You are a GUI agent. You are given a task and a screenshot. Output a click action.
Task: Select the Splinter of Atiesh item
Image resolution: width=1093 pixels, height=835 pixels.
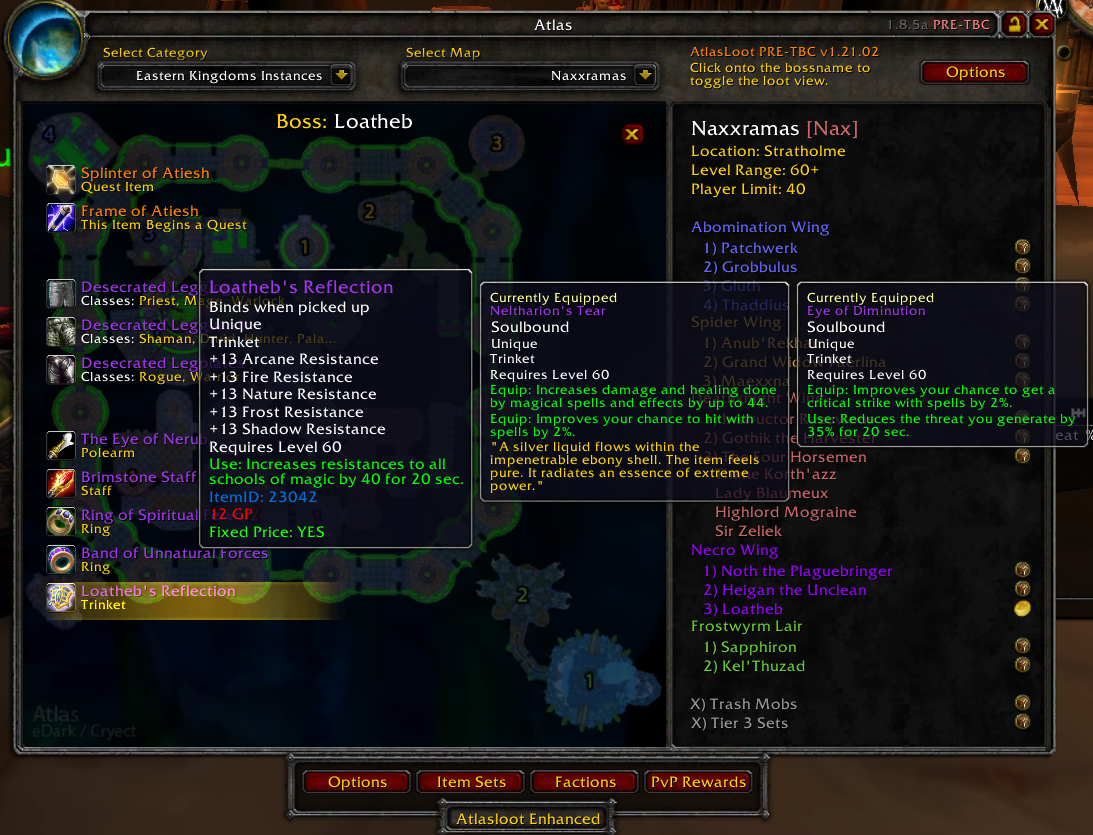[x=145, y=173]
